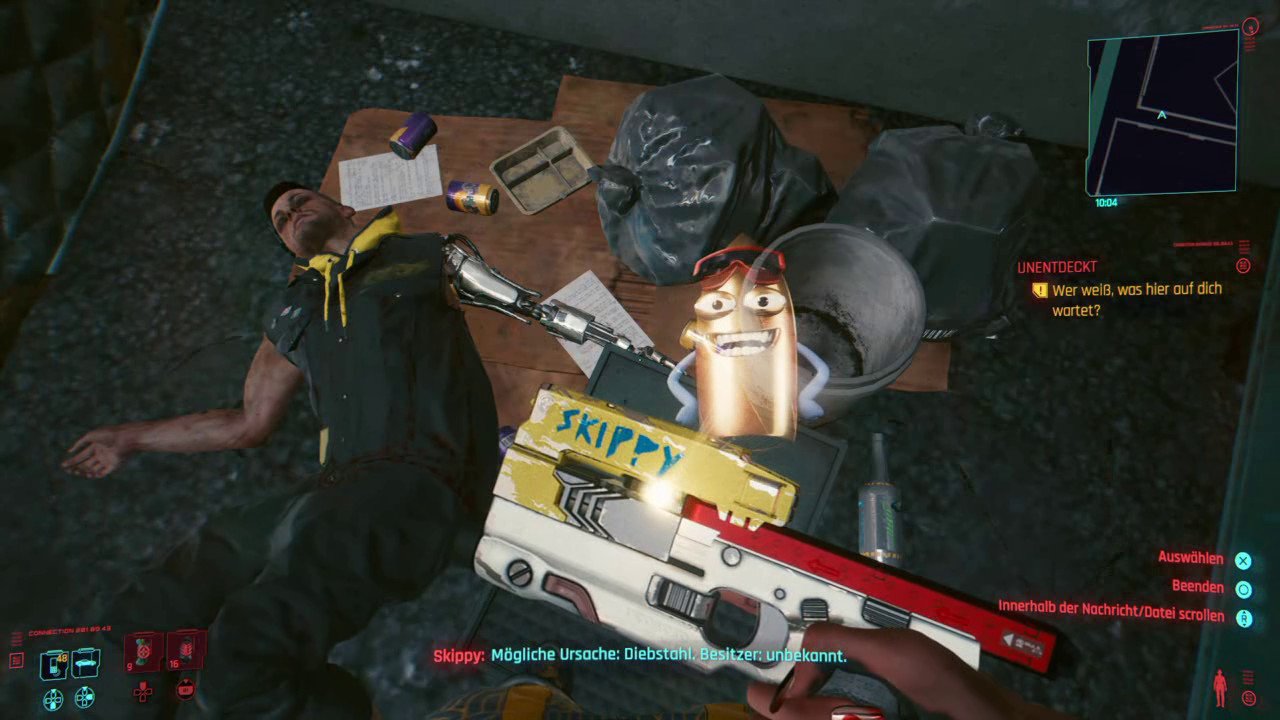Open the minimap in the corner
The image size is (1280, 720).
click(1162, 112)
